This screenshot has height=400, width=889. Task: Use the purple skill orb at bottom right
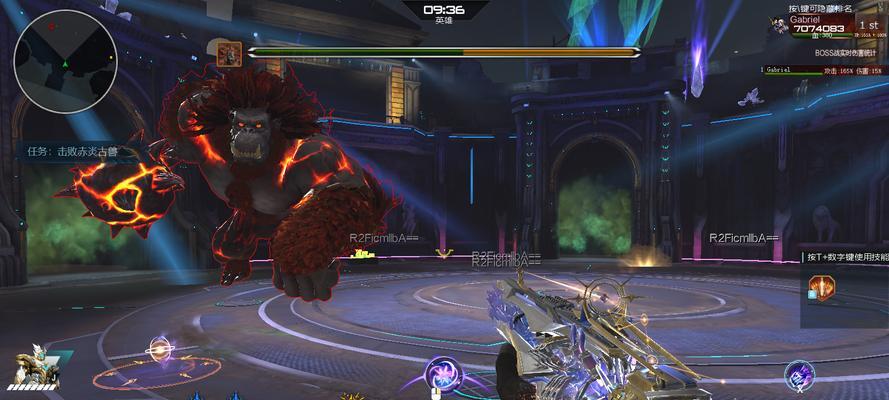(x=799, y=375)
